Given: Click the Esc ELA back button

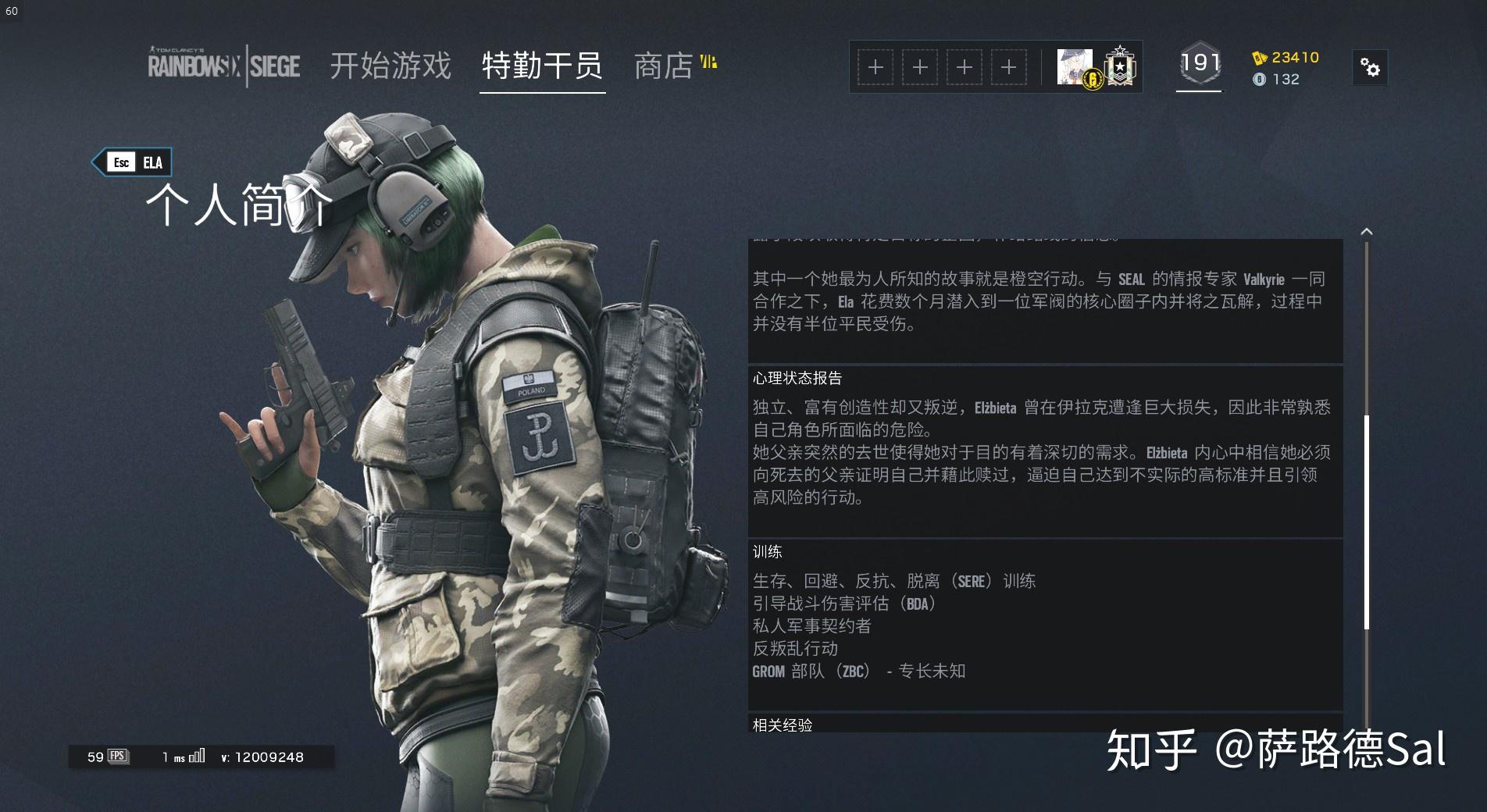Looking at the screenshot, I should [133, 162].
